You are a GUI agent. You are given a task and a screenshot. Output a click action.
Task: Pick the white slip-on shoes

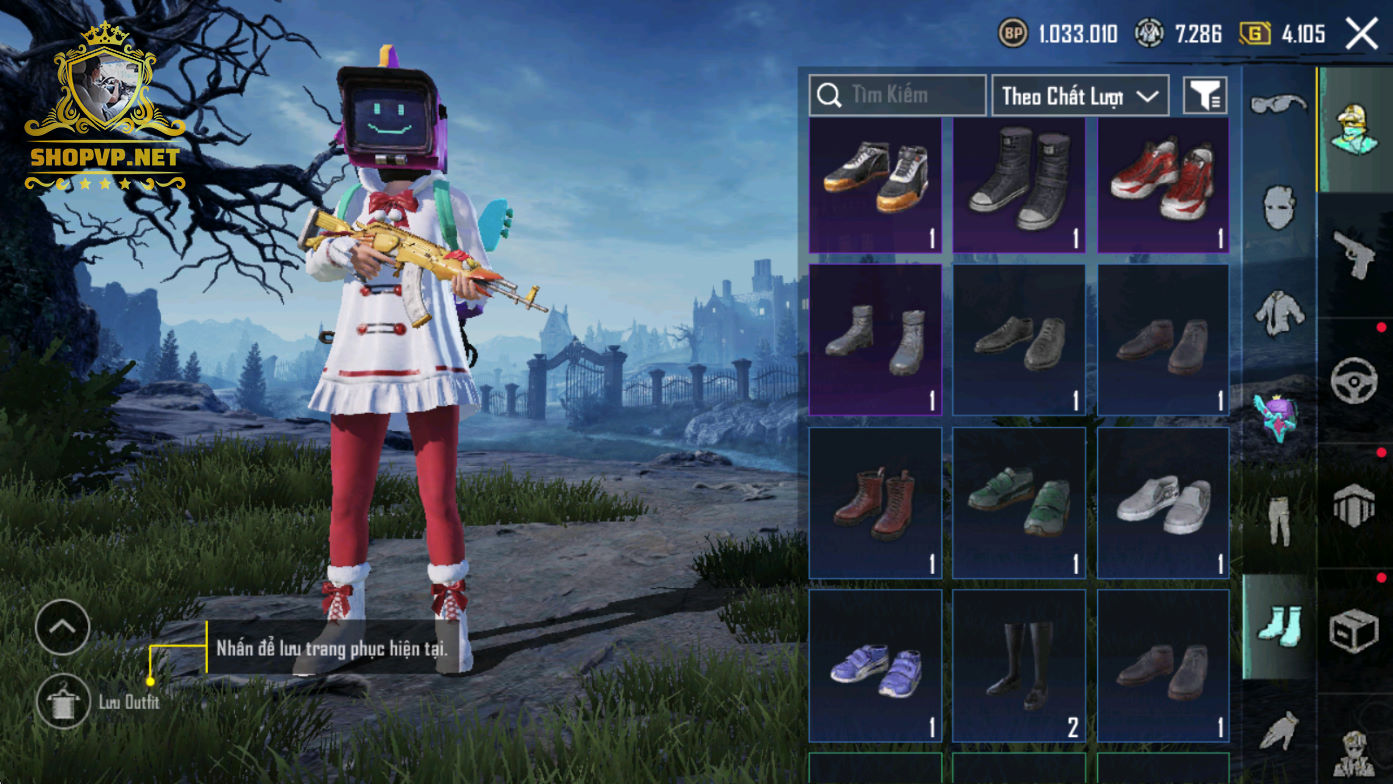click(x=1163, y=503)
